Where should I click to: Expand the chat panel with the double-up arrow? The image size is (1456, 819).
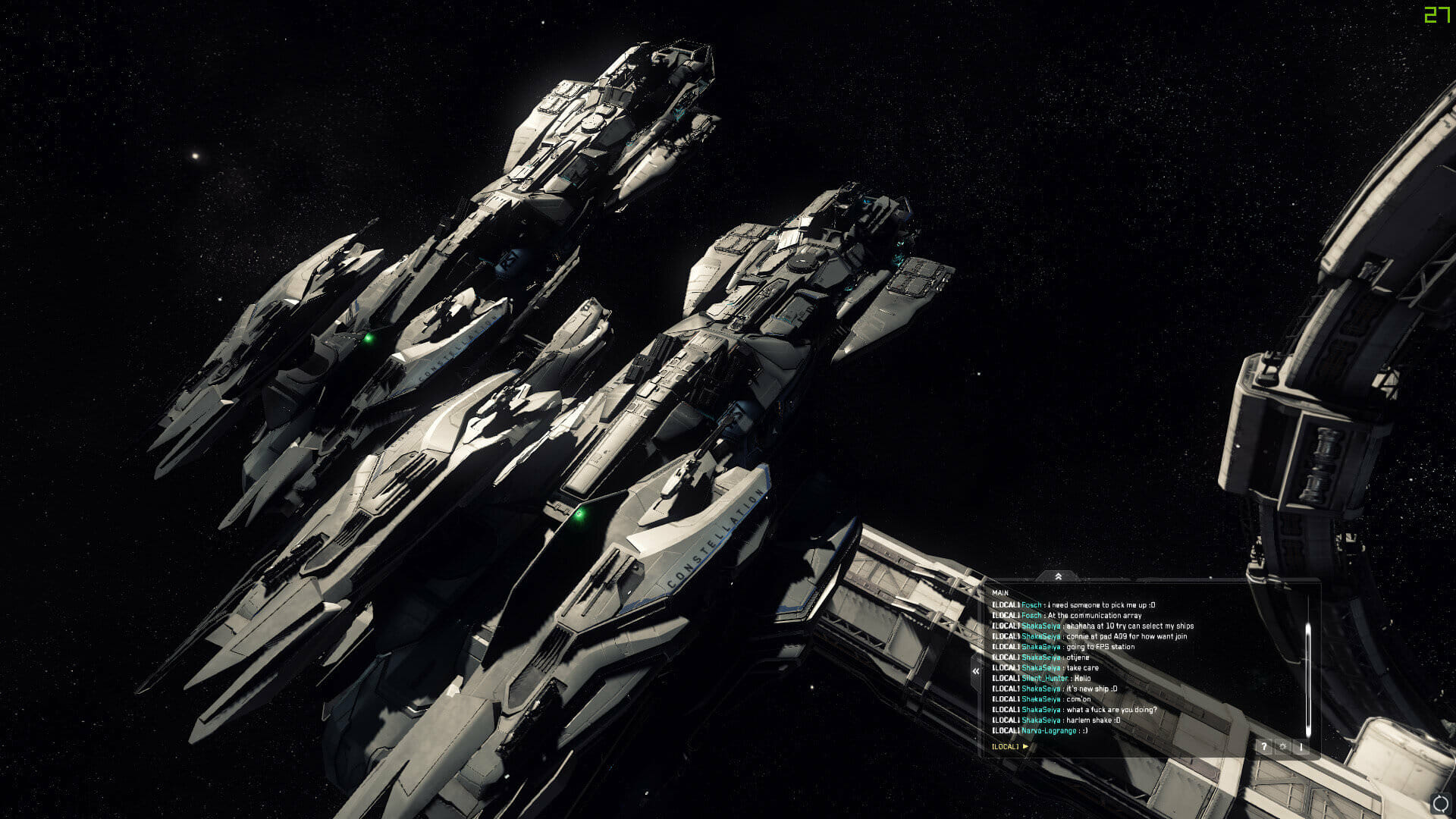tap(1058, 577)
